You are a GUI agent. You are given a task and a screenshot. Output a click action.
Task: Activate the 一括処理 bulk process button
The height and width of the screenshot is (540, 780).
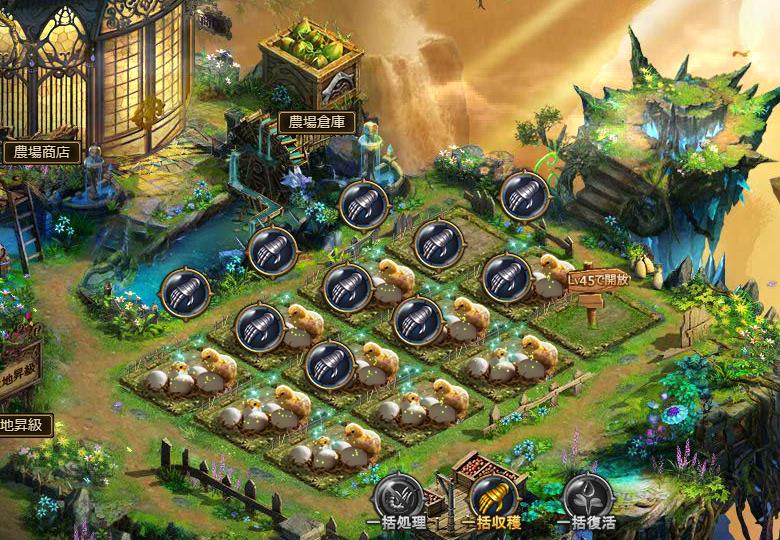pyautogui.click(x=398, y=497)
